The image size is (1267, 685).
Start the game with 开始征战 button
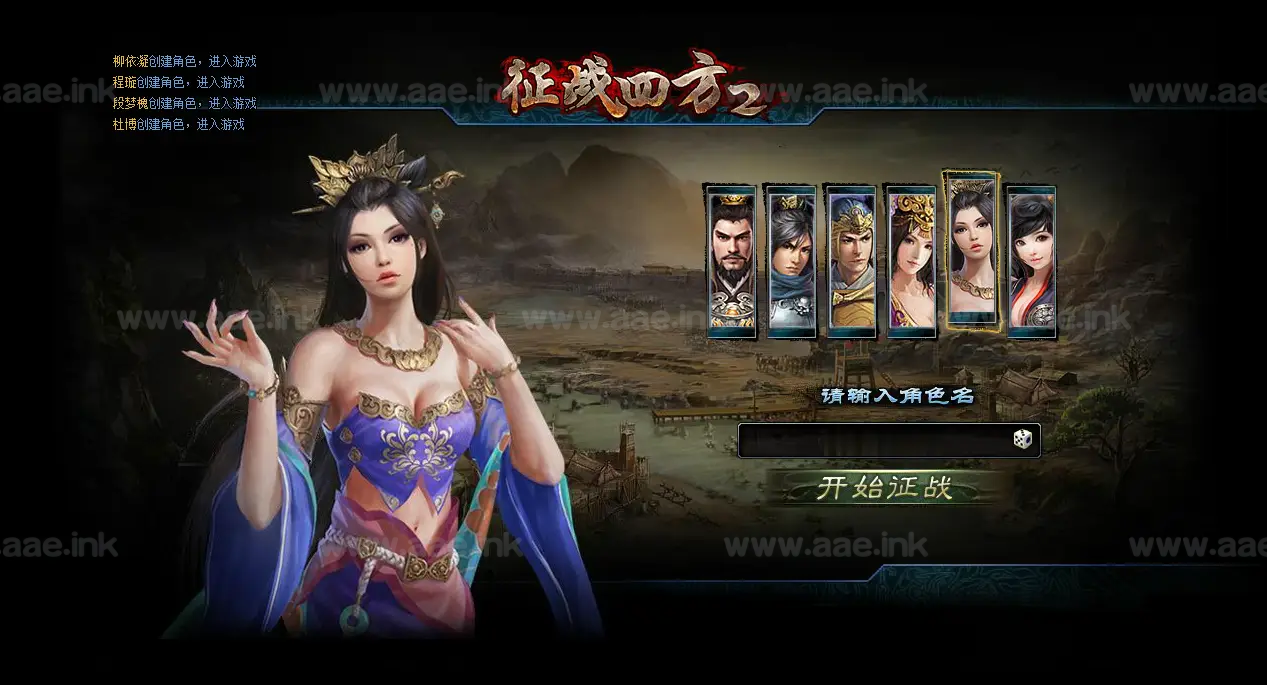pos(884,488)
